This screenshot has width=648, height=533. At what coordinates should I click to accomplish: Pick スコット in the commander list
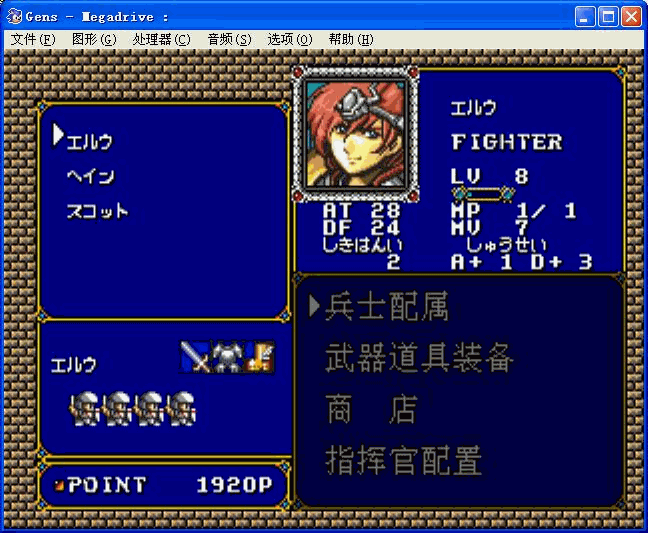click(x=97, y=211)
